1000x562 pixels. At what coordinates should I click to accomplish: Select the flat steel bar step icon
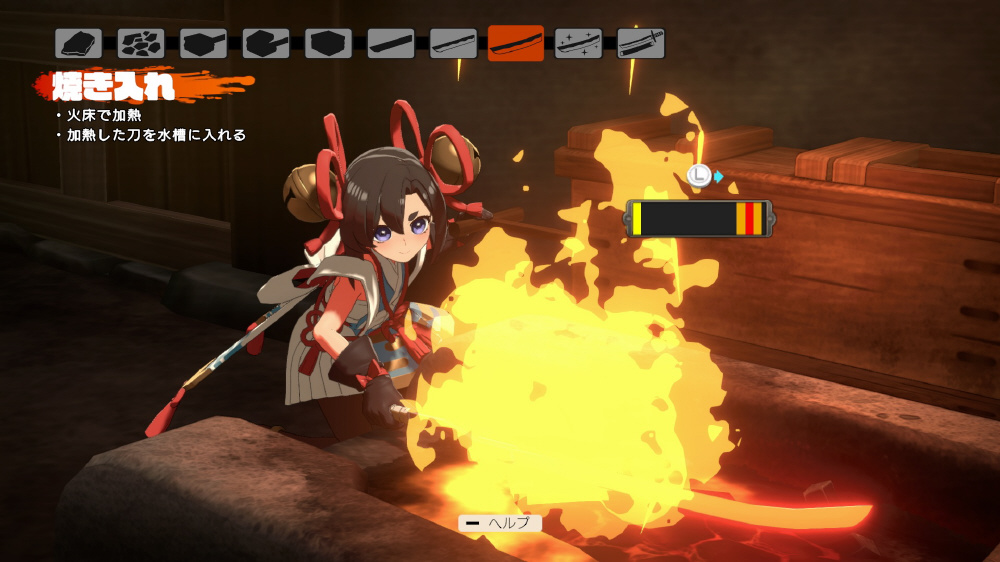pos(391,43)
